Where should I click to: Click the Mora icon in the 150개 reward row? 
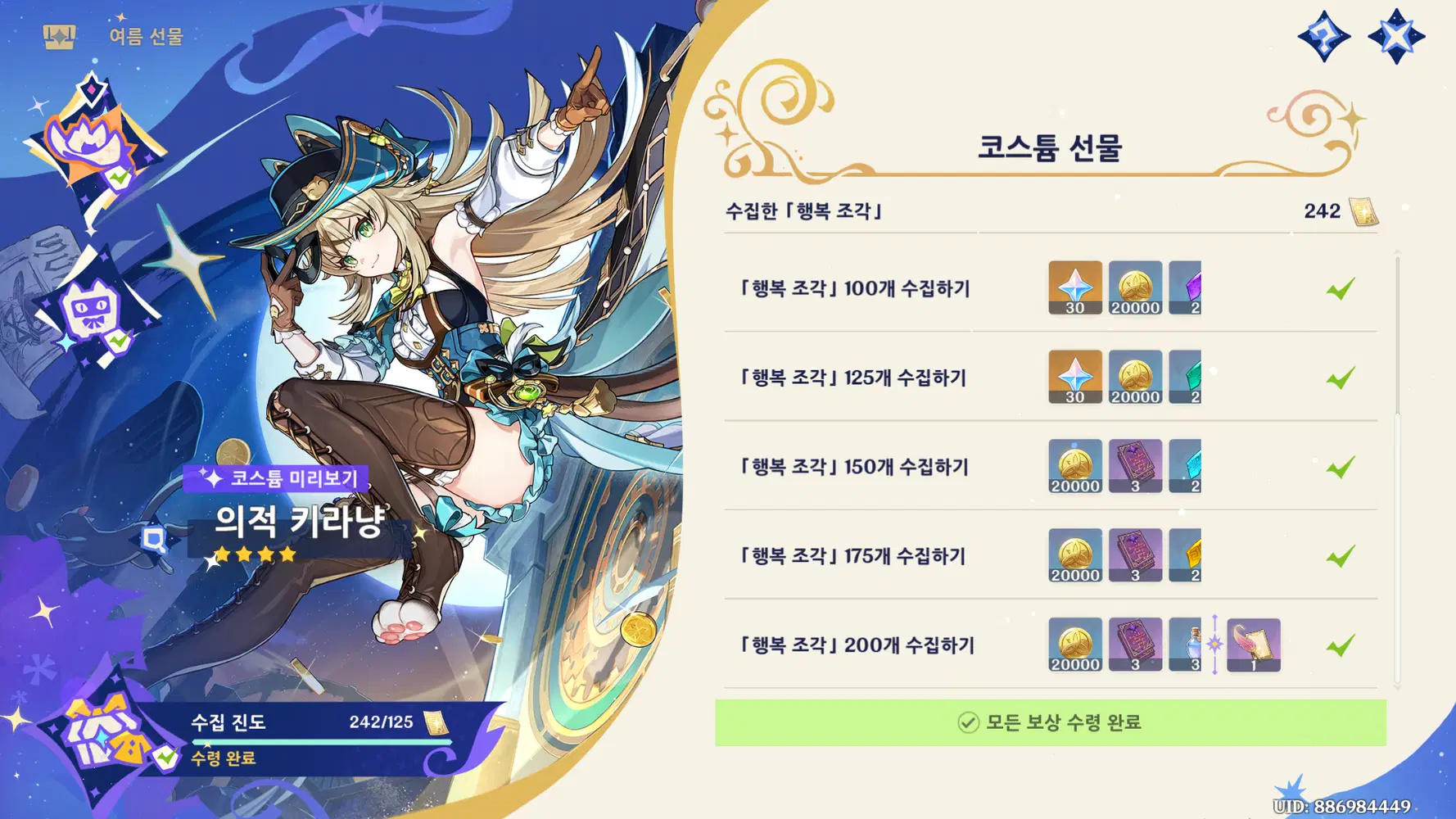[1074, 466]
